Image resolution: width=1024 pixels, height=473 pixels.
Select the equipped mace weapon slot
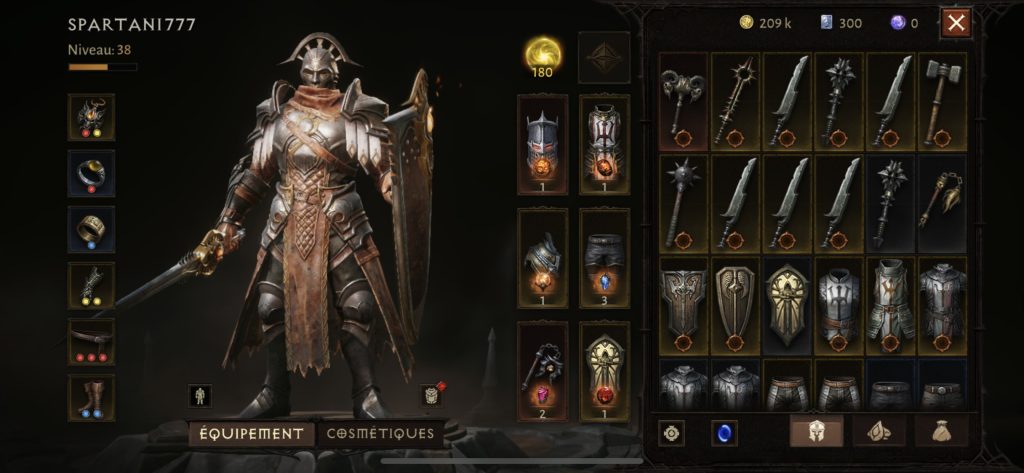[543, 370]
